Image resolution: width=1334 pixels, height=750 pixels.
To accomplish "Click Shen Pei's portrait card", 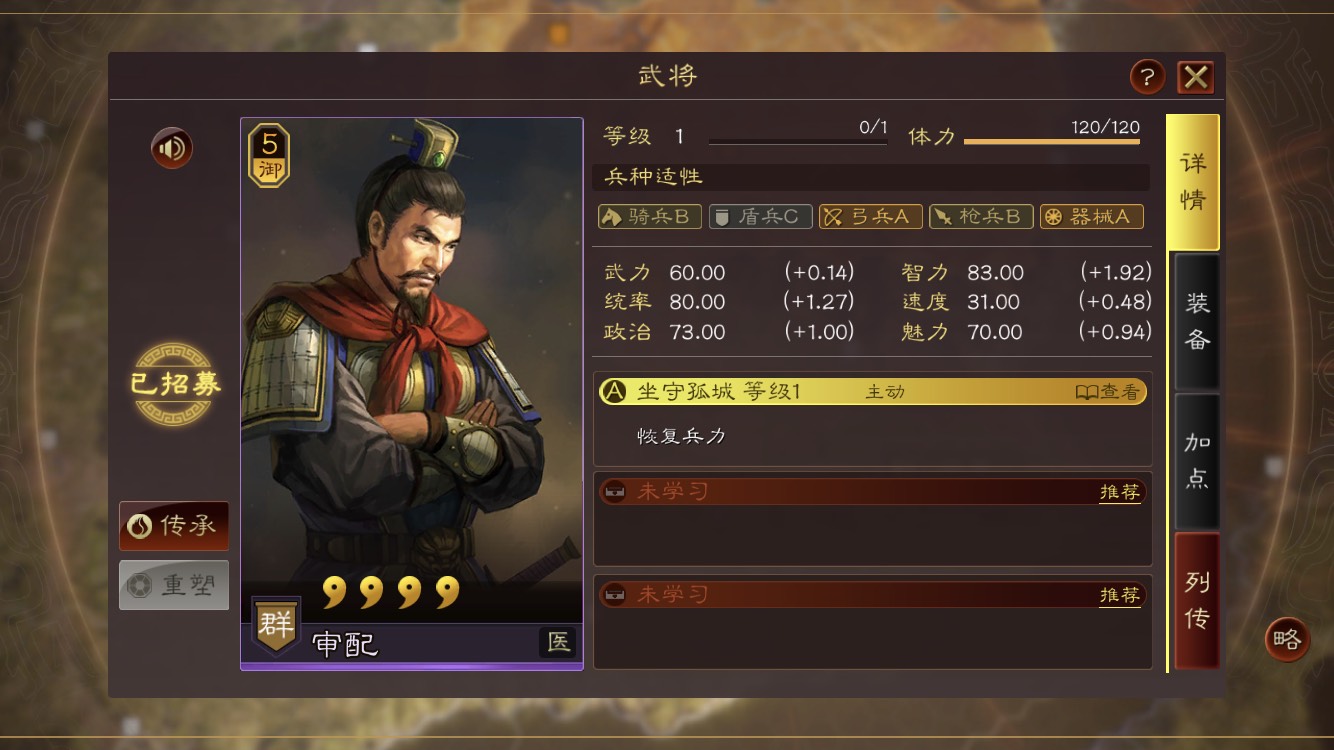I will point(410,390).
